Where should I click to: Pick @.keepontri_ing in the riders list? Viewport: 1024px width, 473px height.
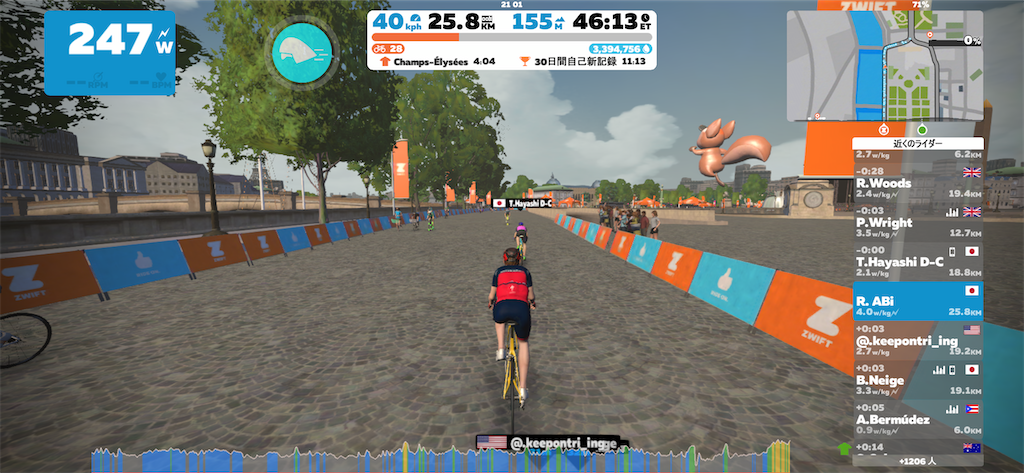pos(918,340)
